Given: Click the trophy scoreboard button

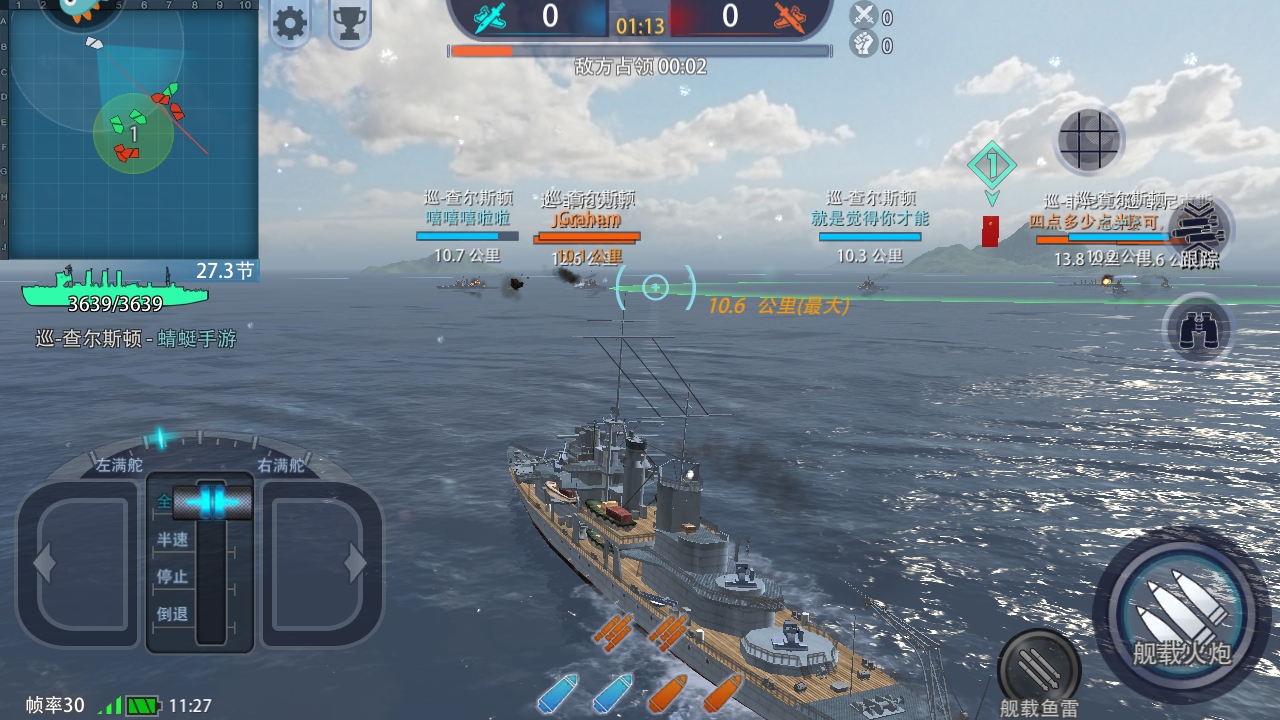Looking at the screenshot, I should click(349, 24).
